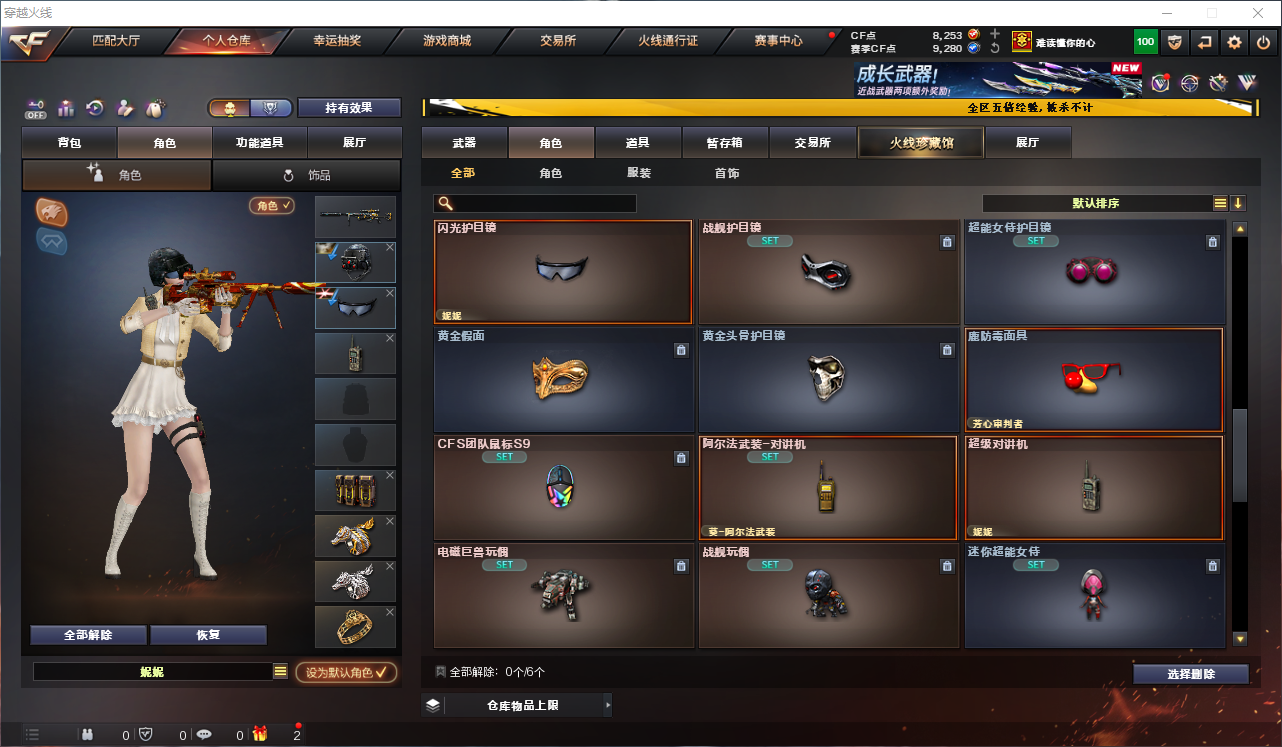Open the settings gear icon
This screenshot has height=747, width=1282.
point(1233,42)
